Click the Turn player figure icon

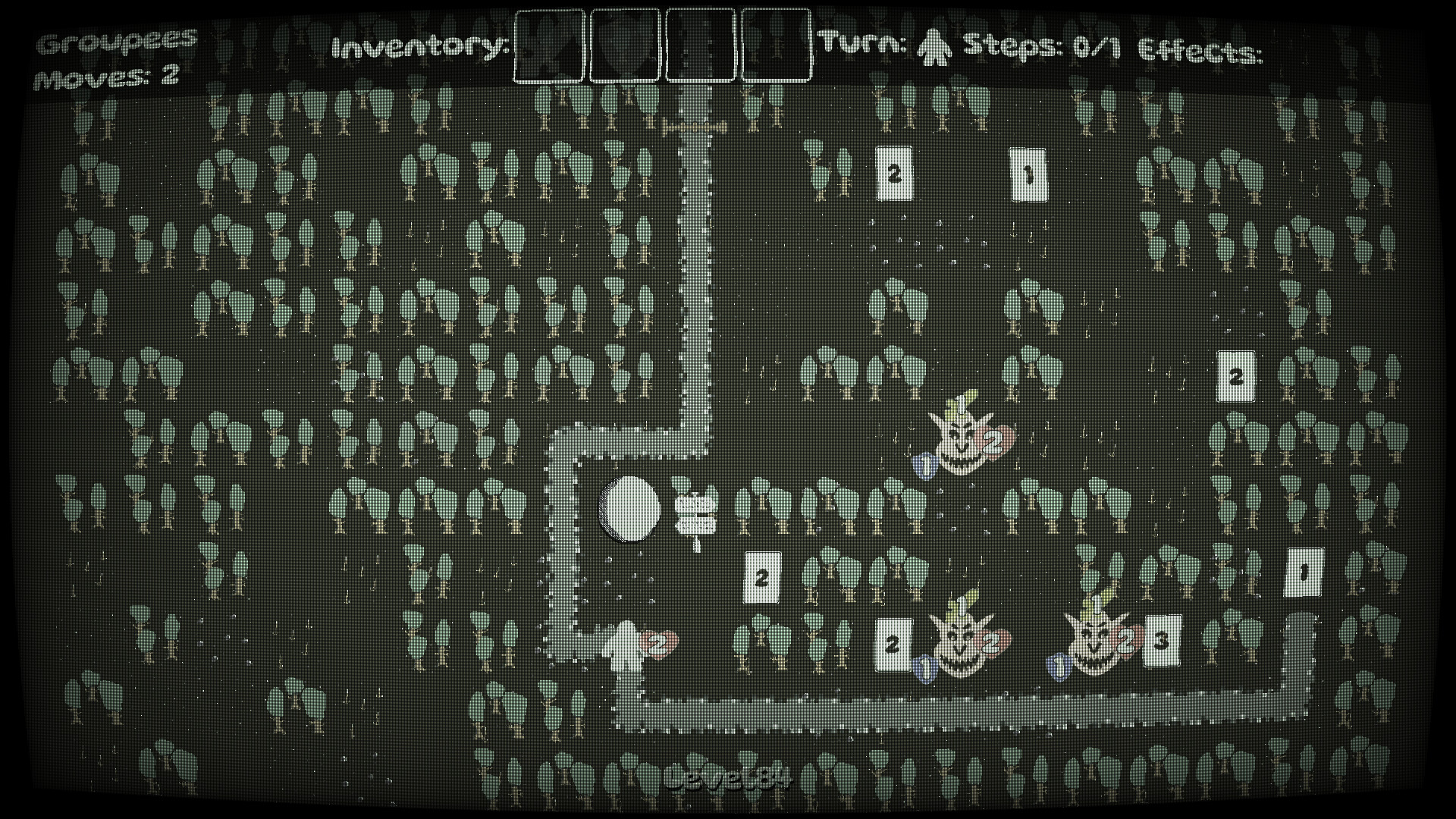(934, 47)
